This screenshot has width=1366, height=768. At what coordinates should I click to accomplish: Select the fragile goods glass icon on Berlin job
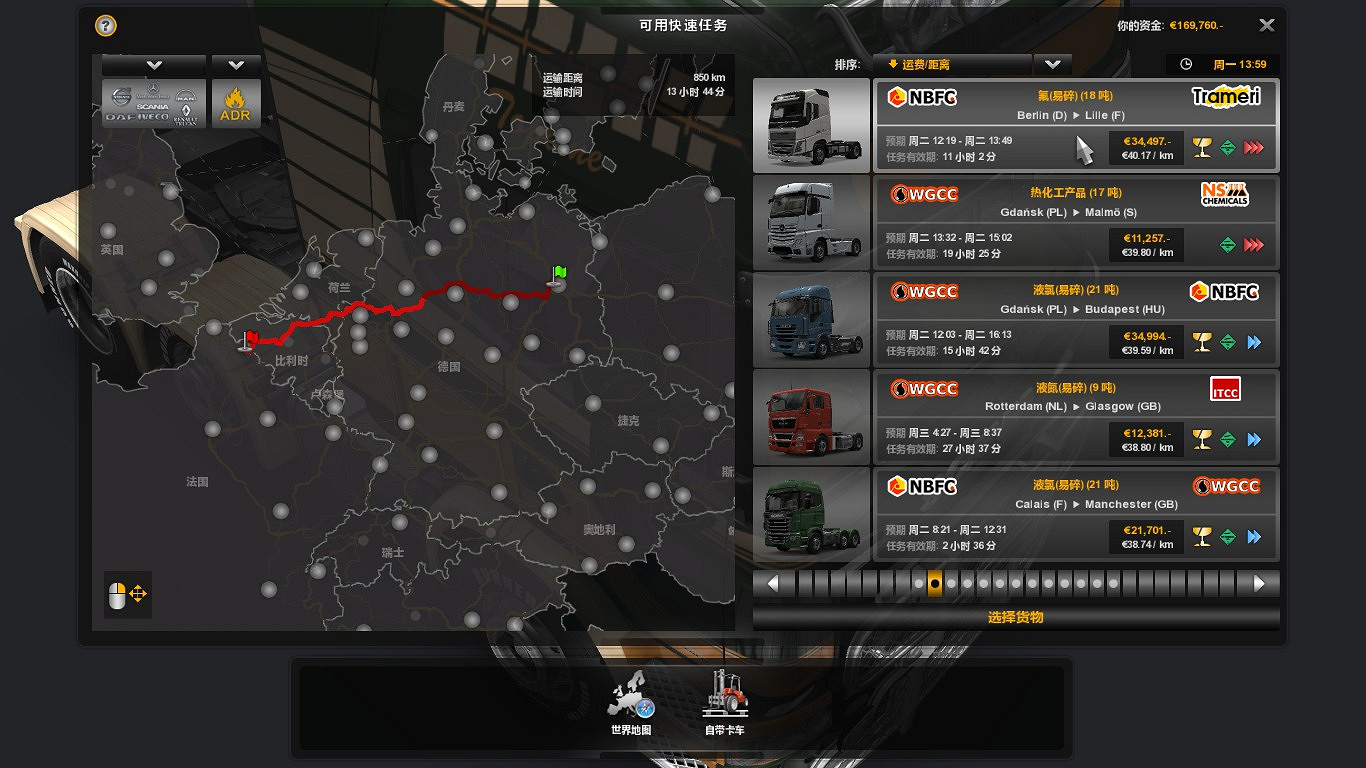pos(1203,146)
